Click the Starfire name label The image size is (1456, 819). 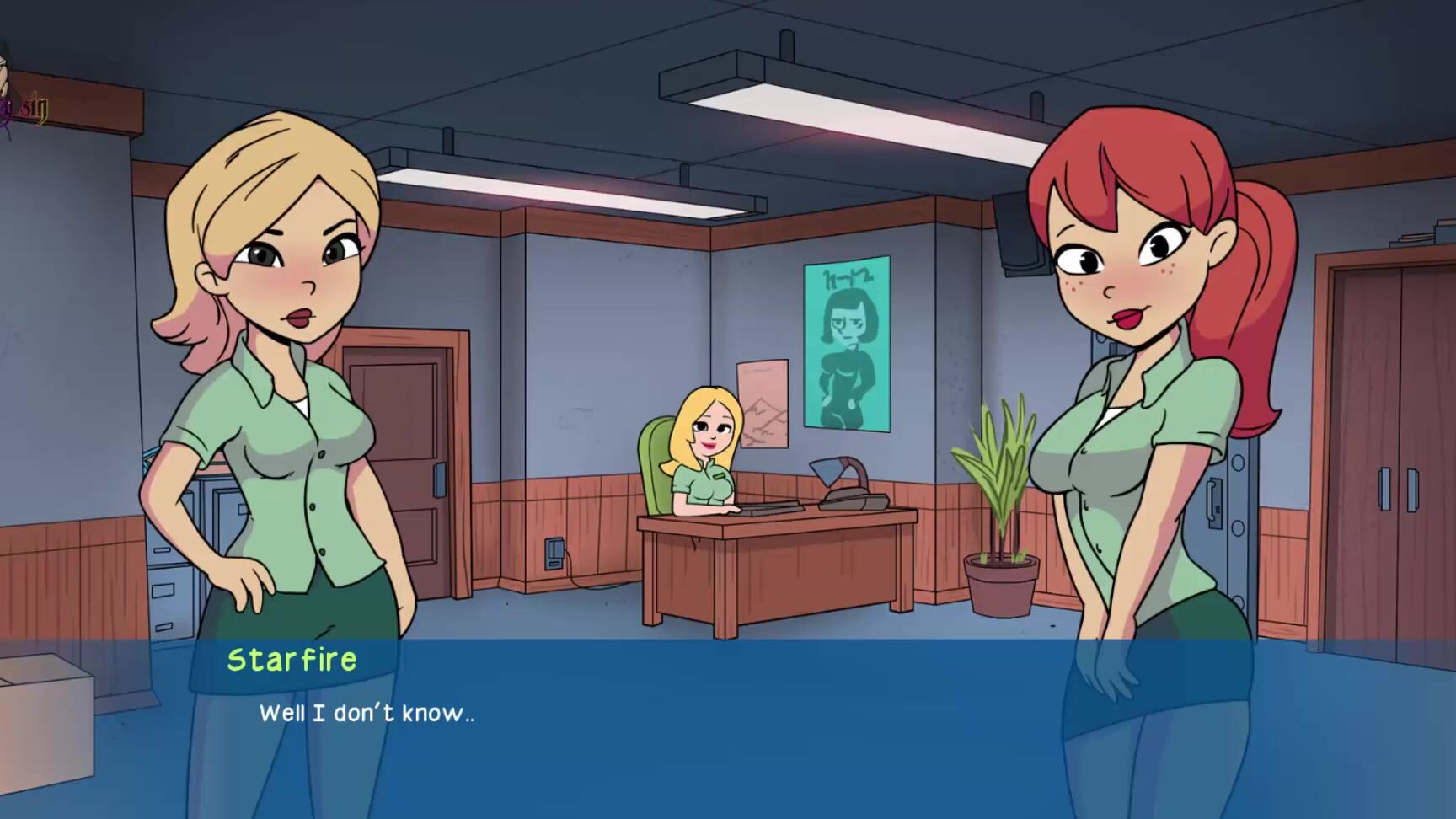point(291,659)
